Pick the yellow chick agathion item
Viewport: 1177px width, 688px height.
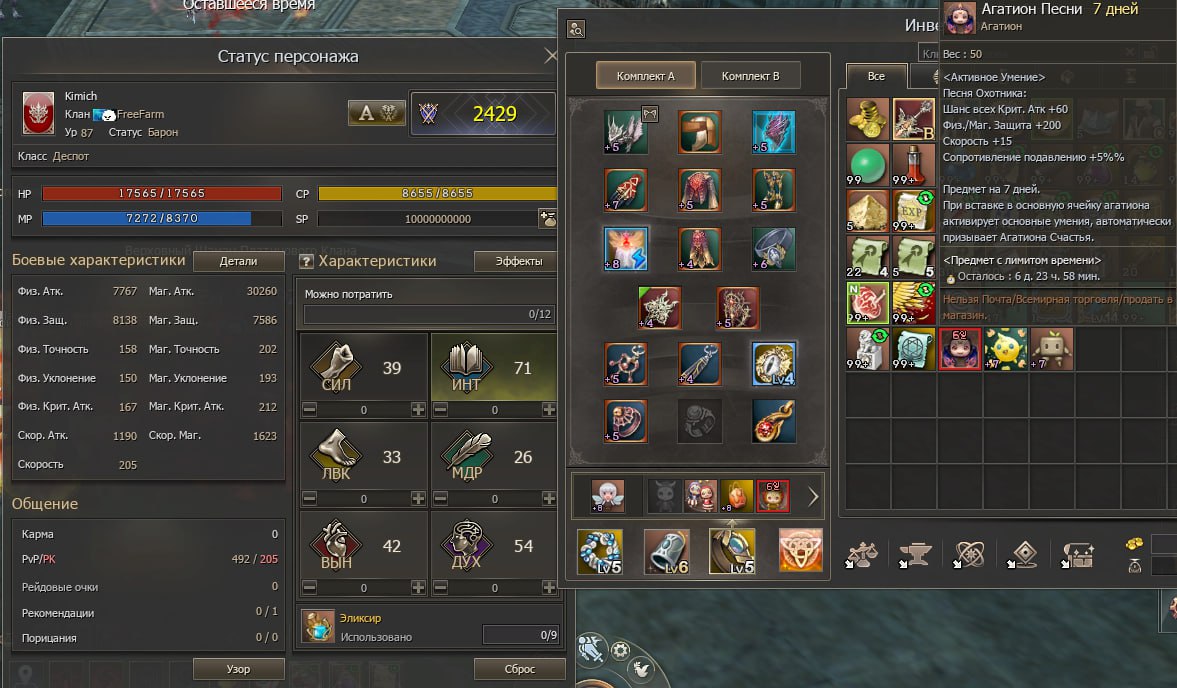tap(1005, 348)
